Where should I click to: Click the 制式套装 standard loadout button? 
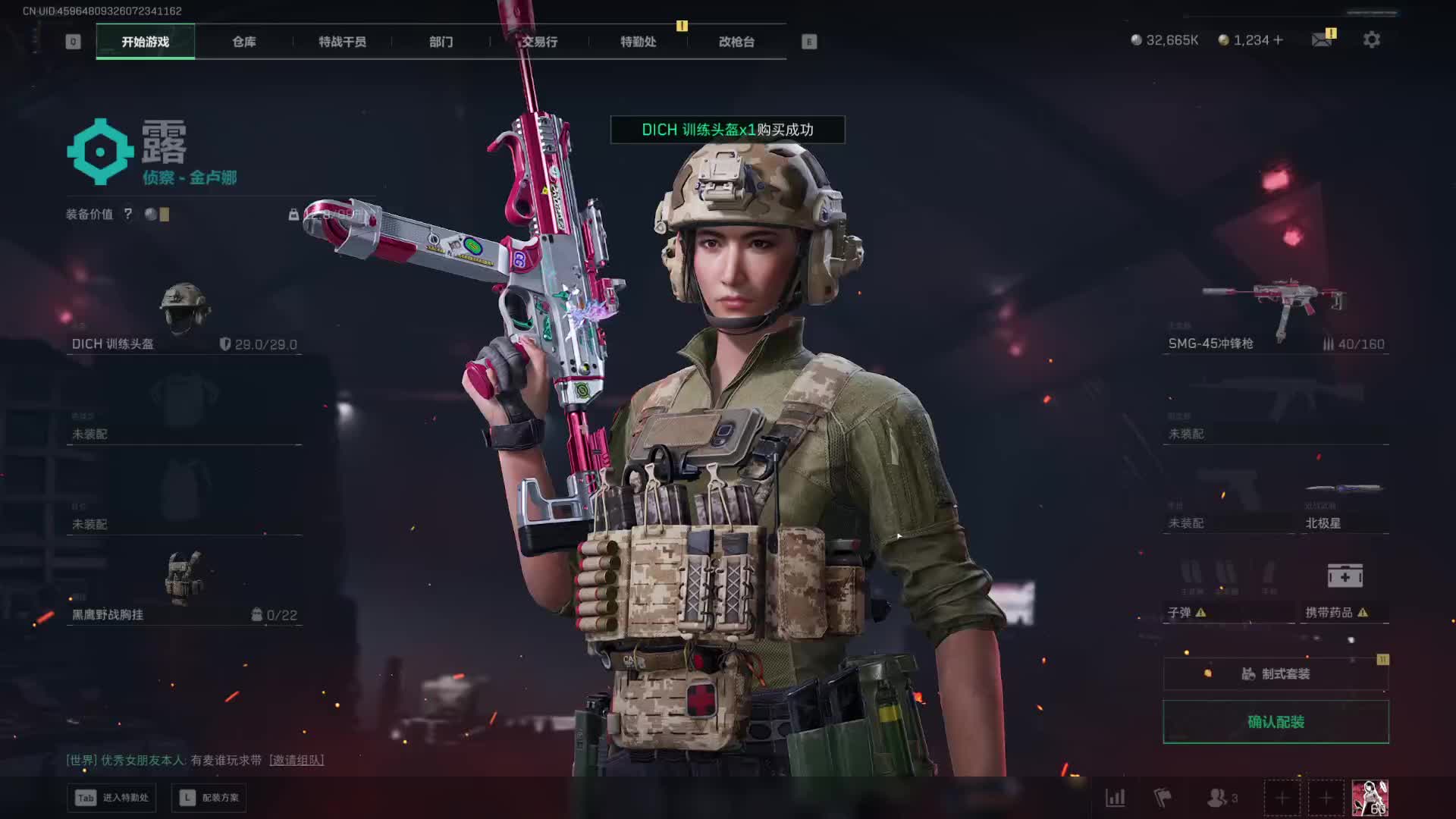point(1276,673)
